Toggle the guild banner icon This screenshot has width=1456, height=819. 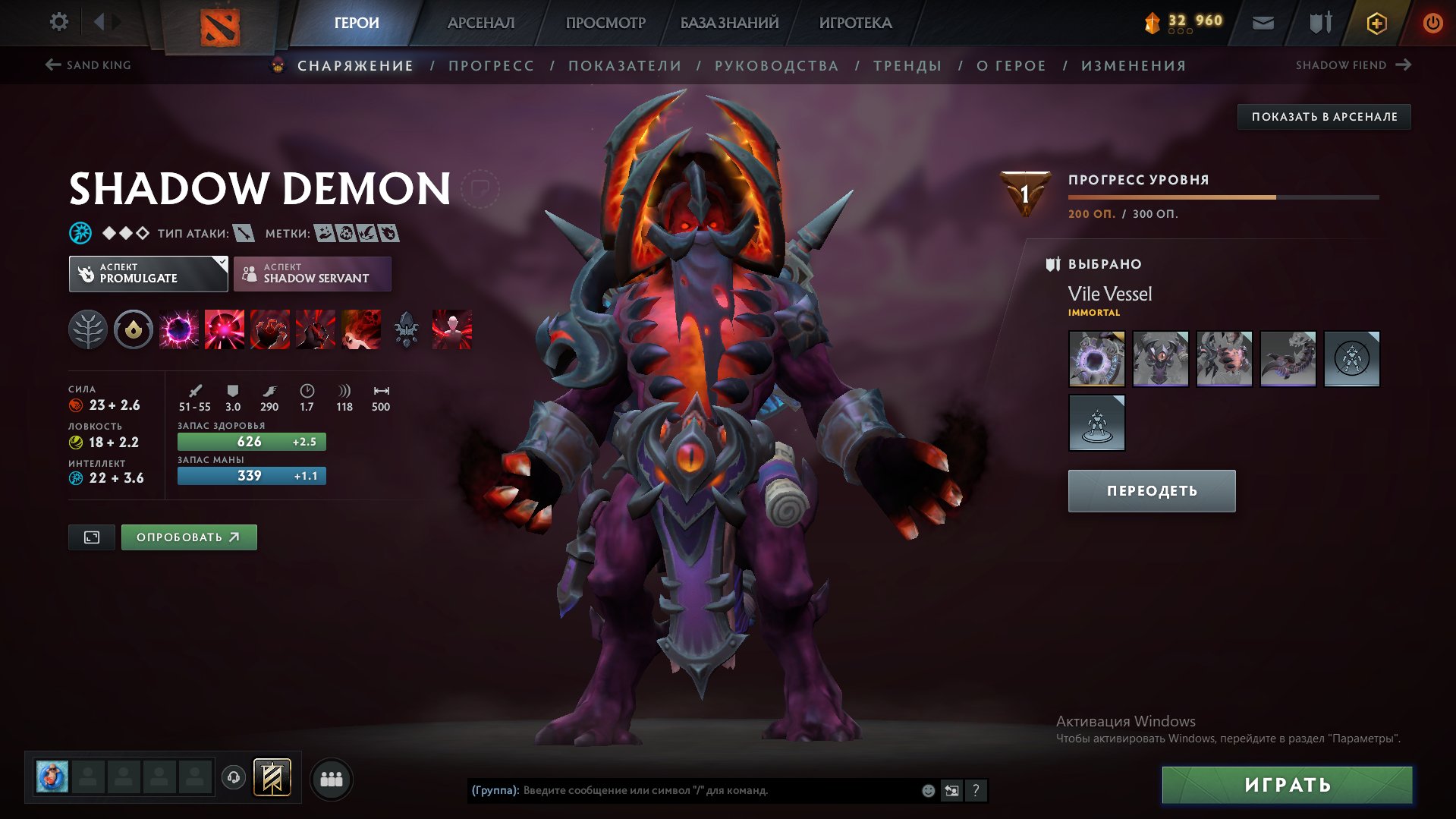273,778
